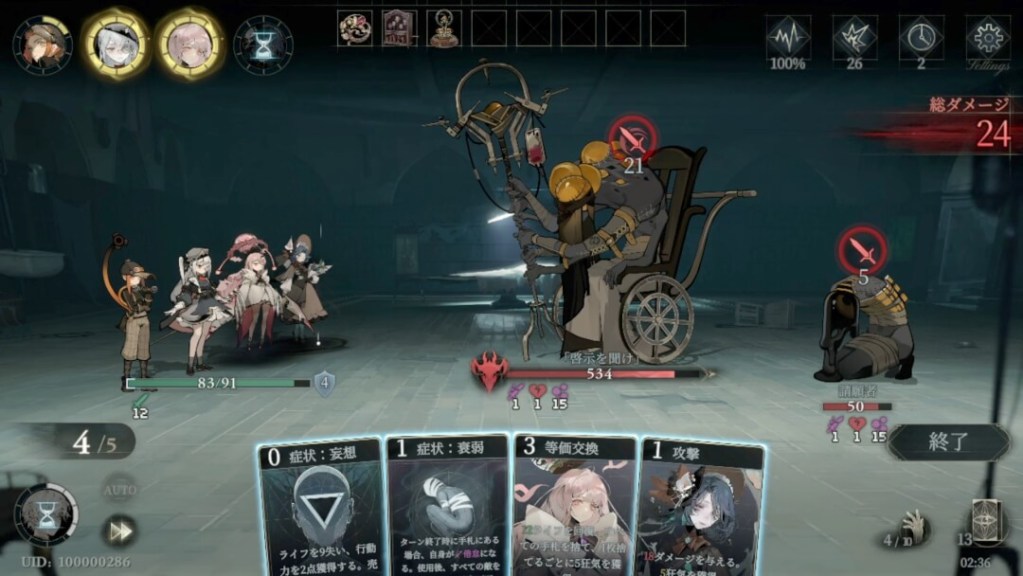Select the silver-haired character portrait
The image size is (1023, 576).
(x=115, y=44)
